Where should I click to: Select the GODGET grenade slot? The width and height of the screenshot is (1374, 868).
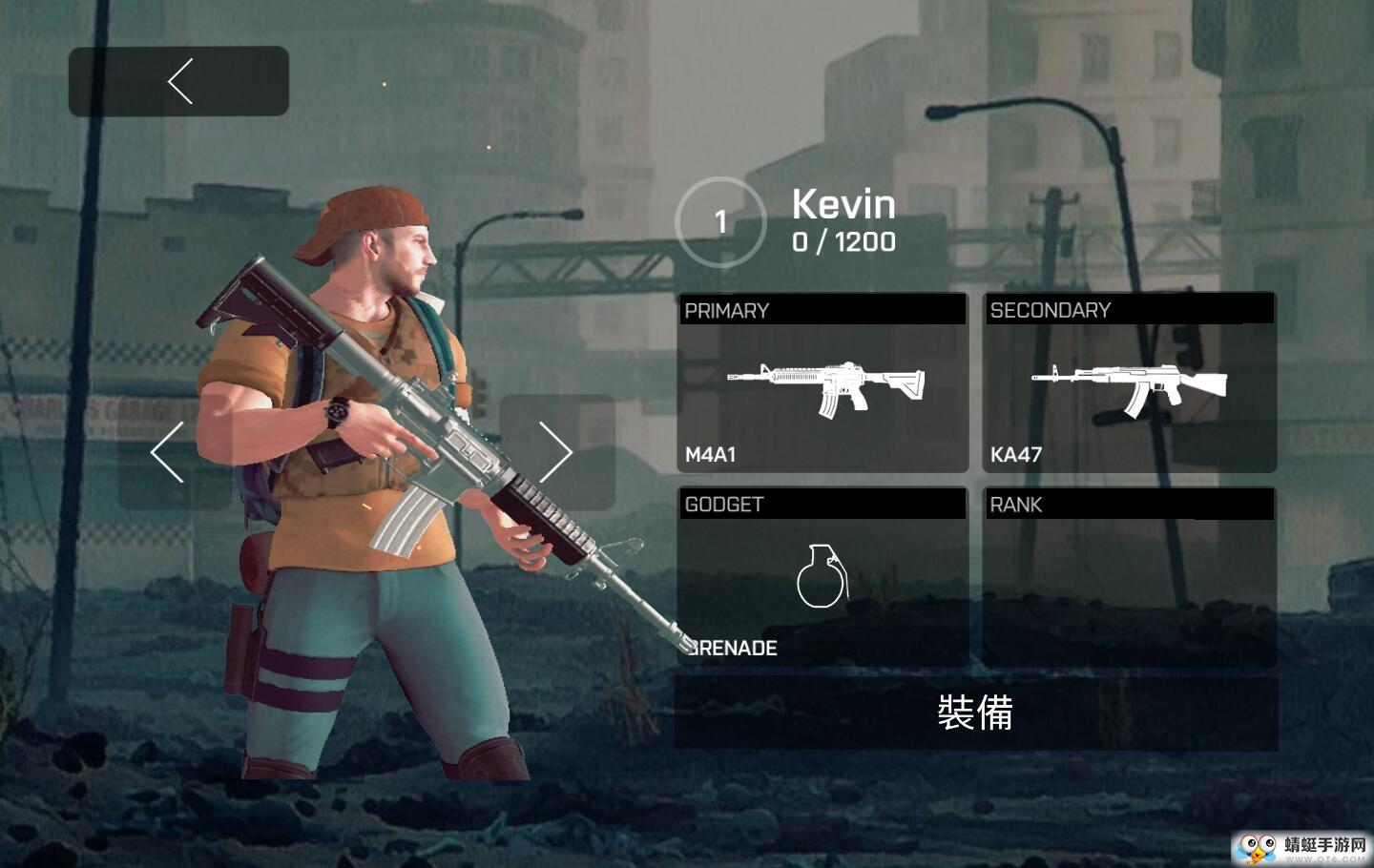click(x=822, y=577)
